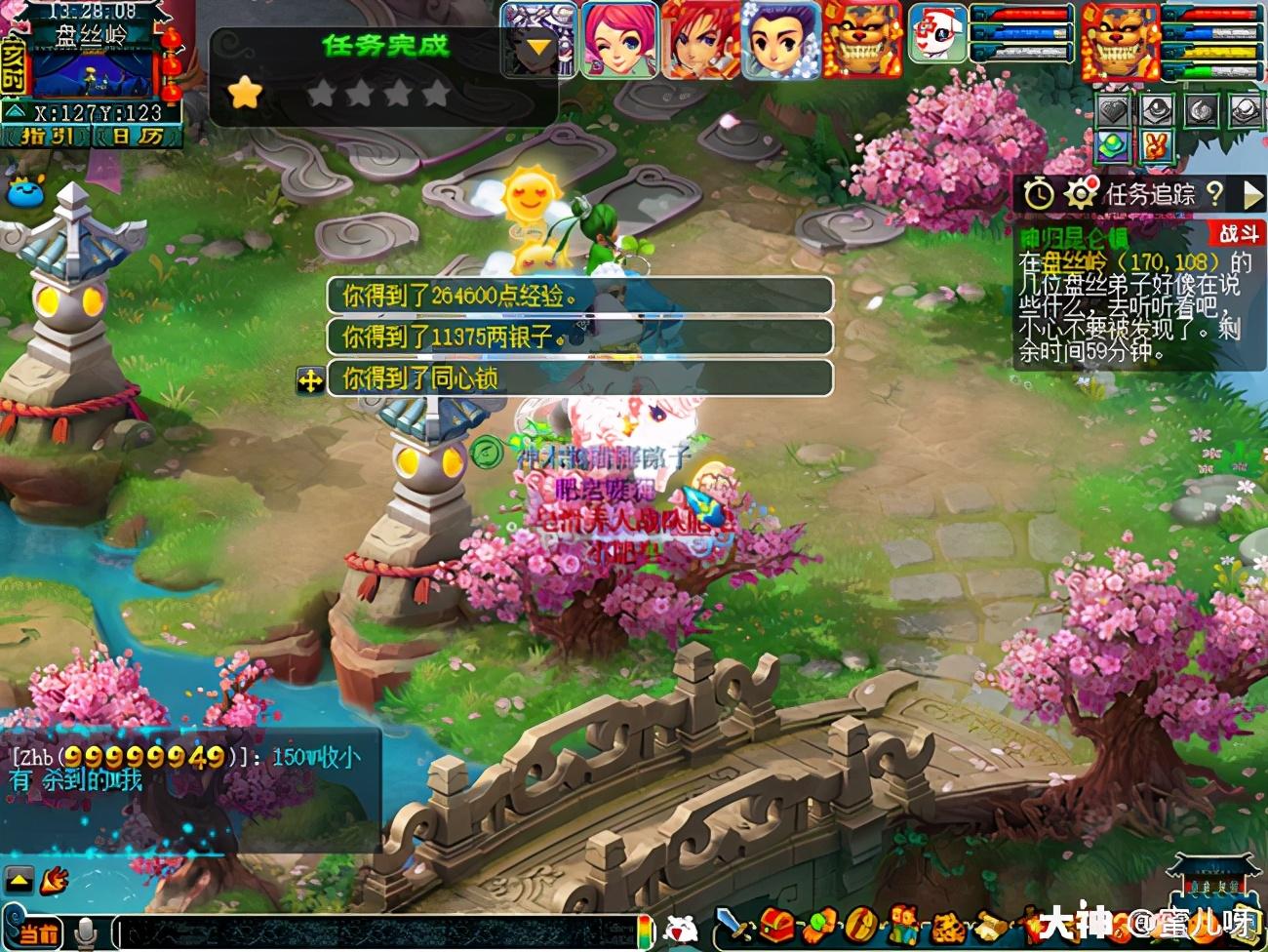
Task: Open the white masked pet portrait
Action: click(x=938, y=34)
